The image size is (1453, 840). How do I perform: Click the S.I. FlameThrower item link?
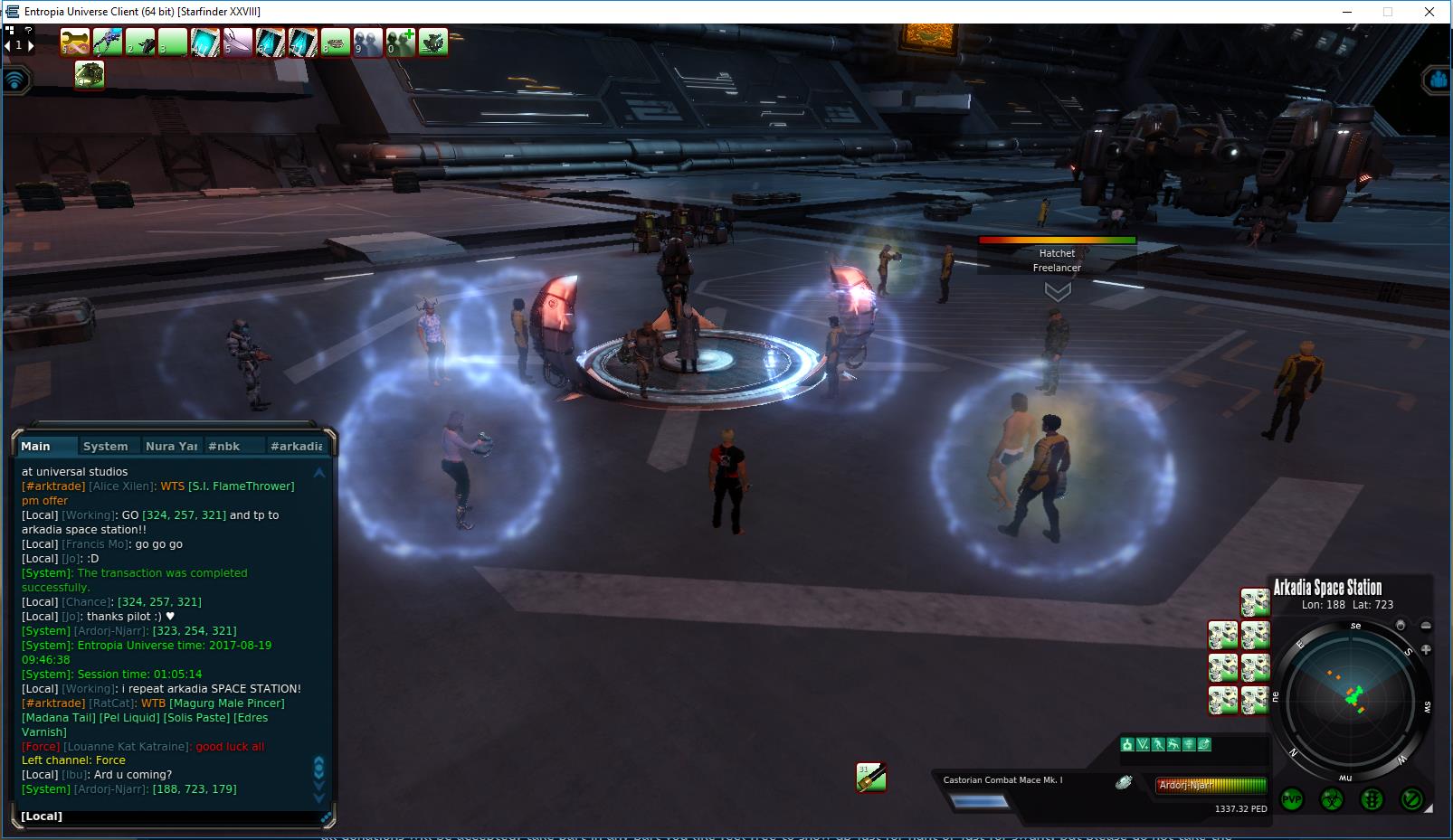pos(241,486)
